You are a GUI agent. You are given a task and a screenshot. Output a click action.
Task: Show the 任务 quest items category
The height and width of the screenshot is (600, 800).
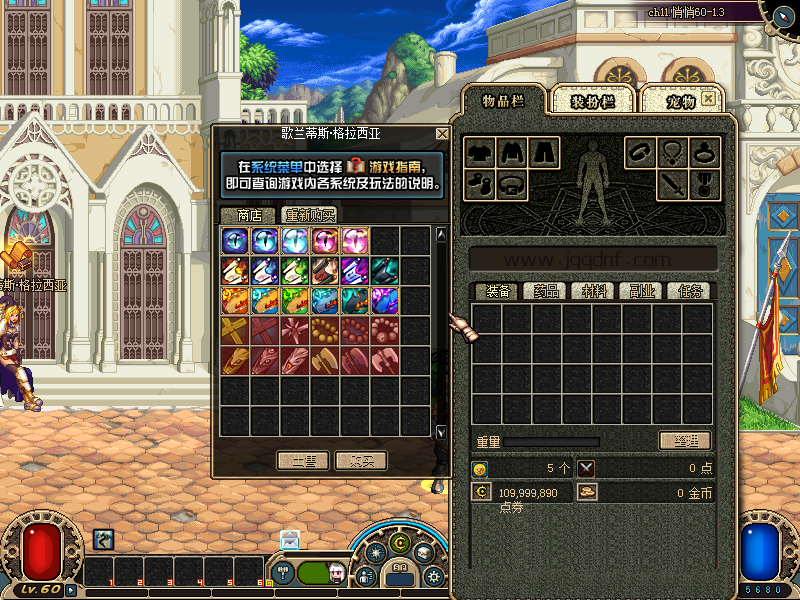(x=689, y=291)
